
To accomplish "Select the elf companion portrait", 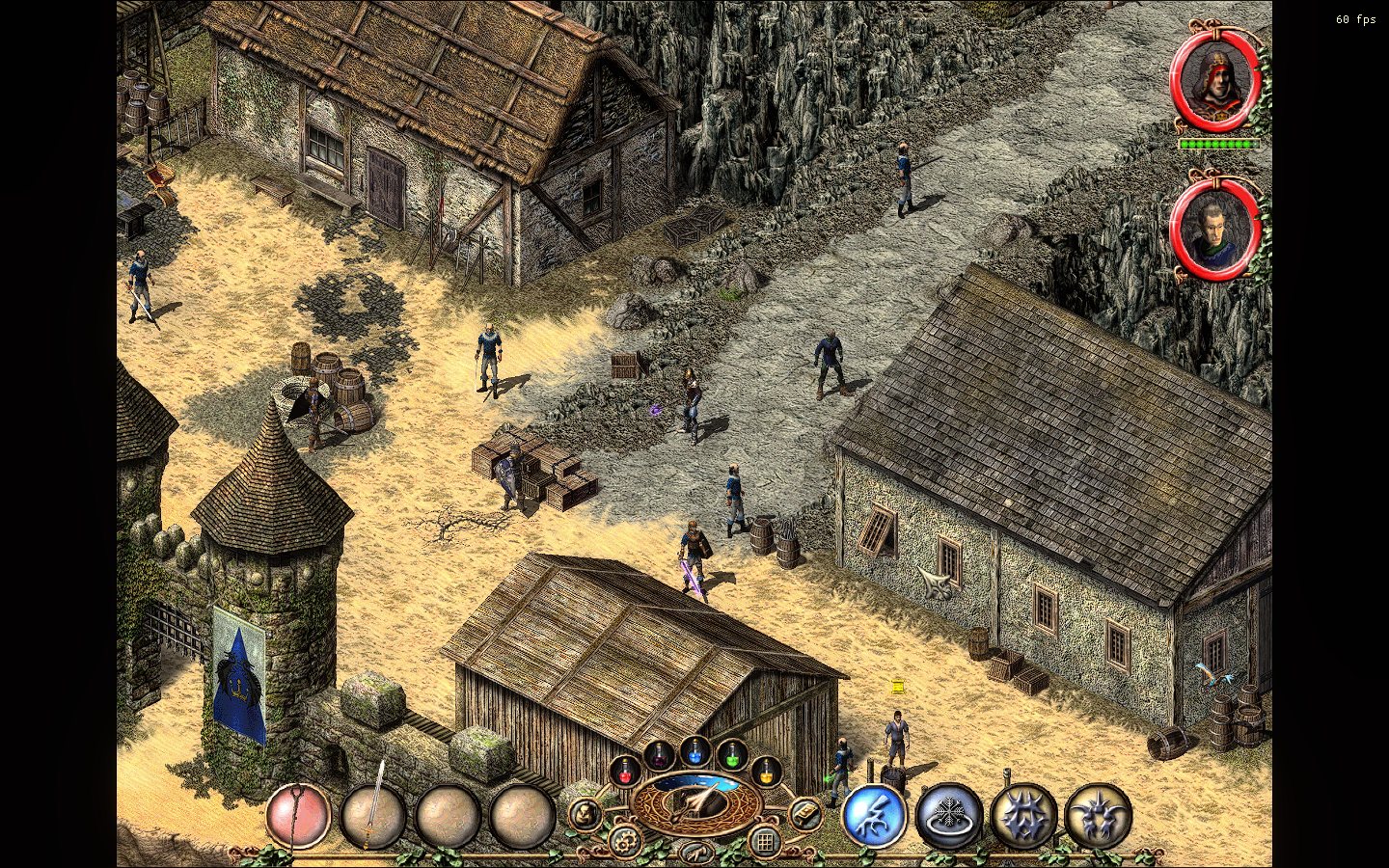I will (1213, 230).
